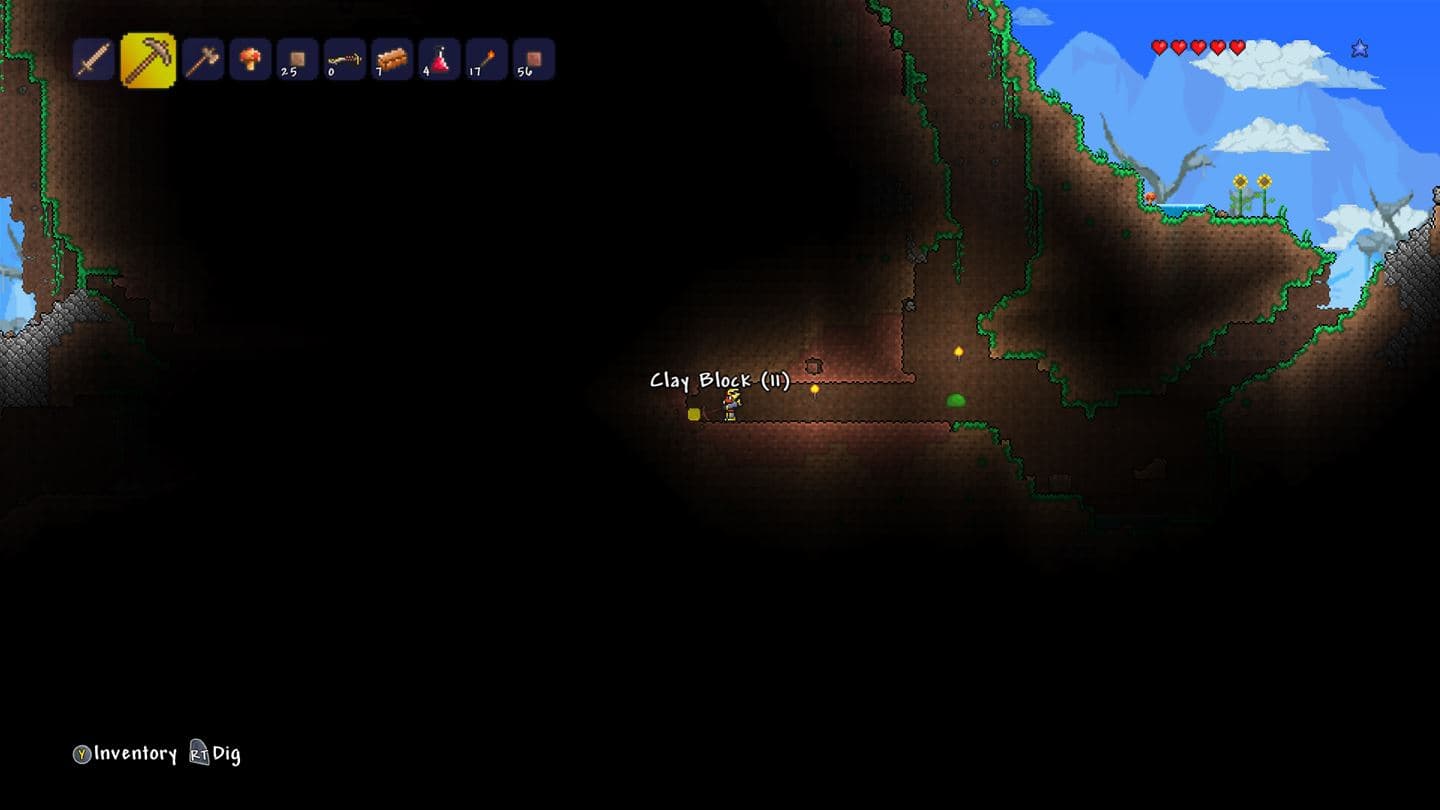Click the blue mana star icon
This screenshot has height=810, width=1440.
[x=1358, y=46]
